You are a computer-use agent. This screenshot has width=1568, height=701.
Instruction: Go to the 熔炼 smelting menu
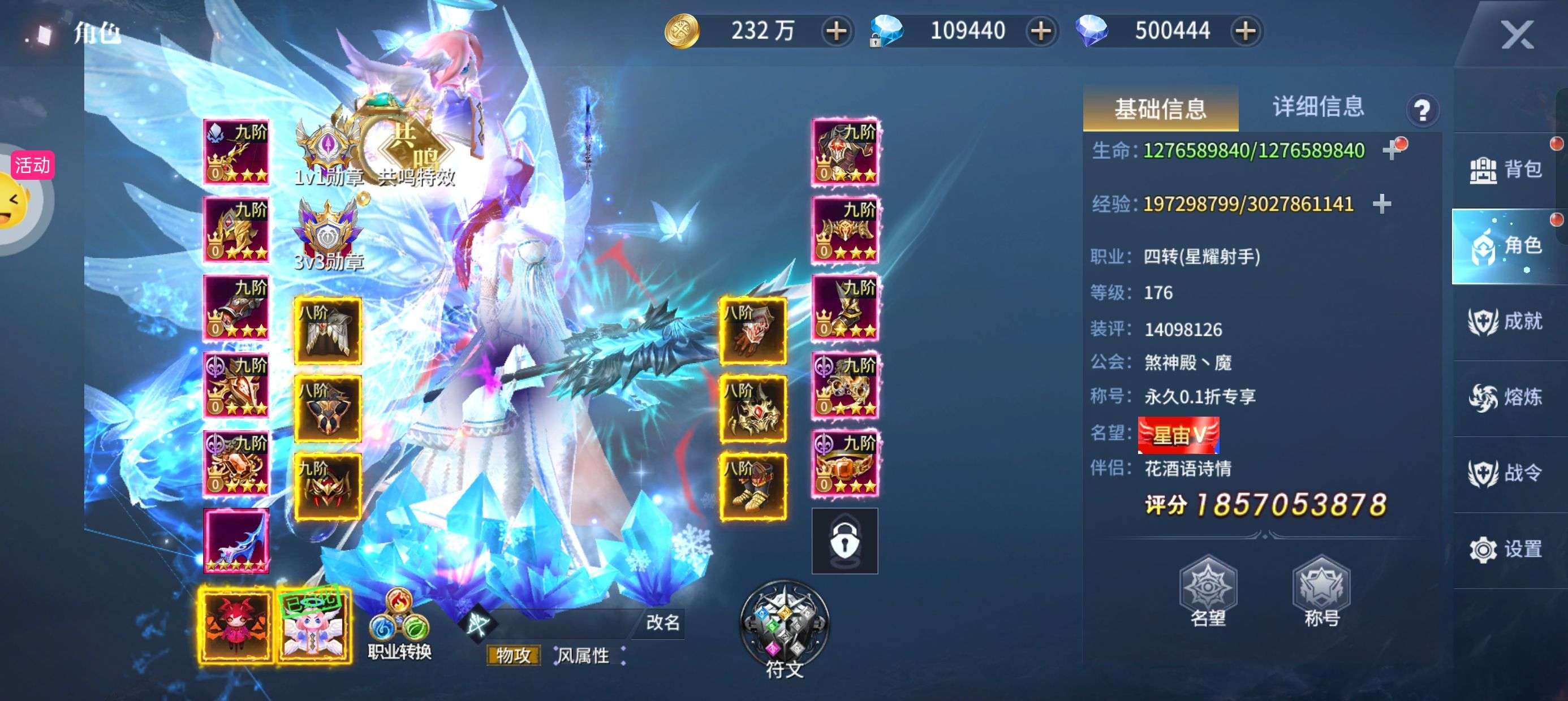tap(1506, 398)
